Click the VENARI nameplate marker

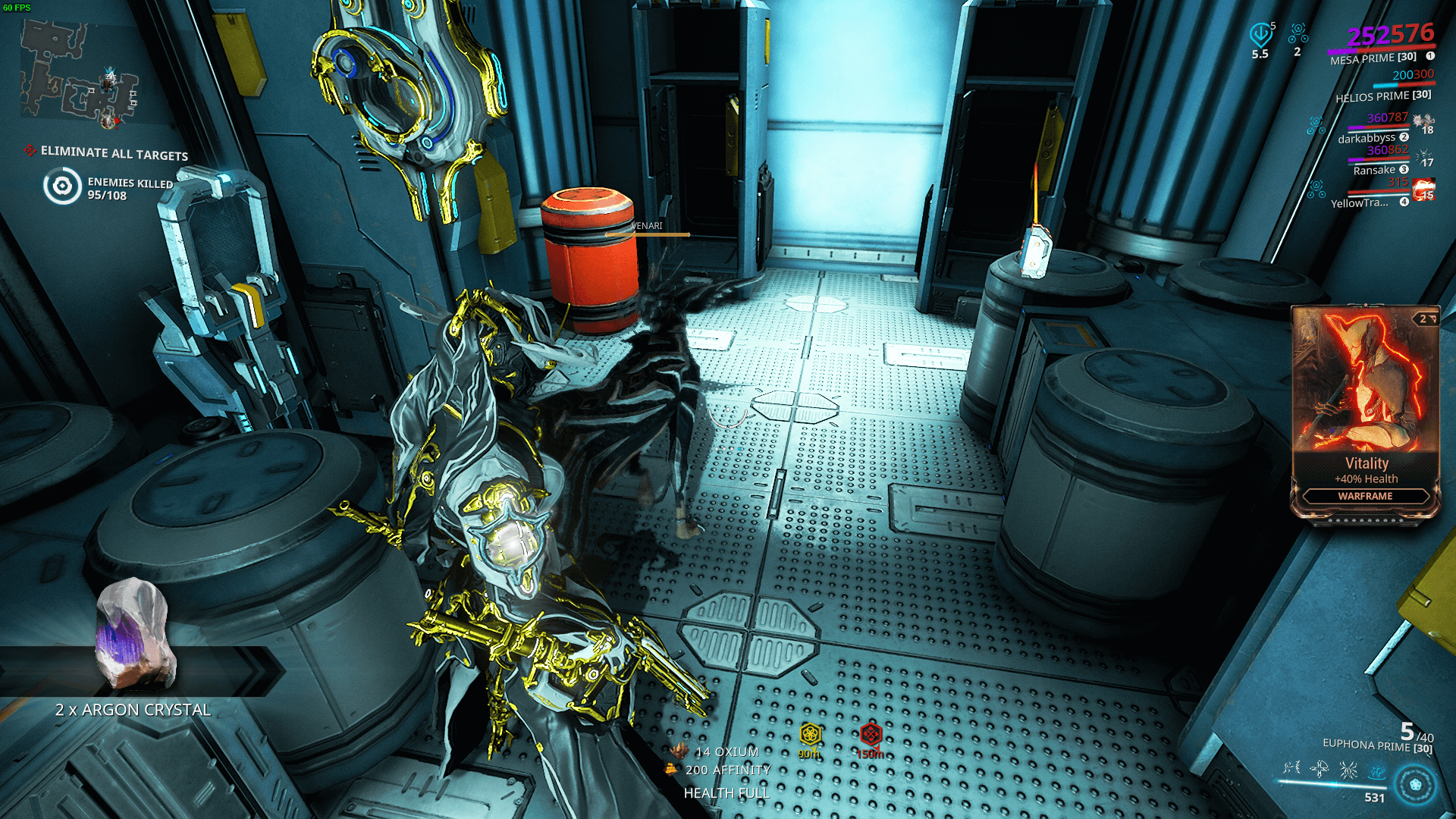point(645,227)
